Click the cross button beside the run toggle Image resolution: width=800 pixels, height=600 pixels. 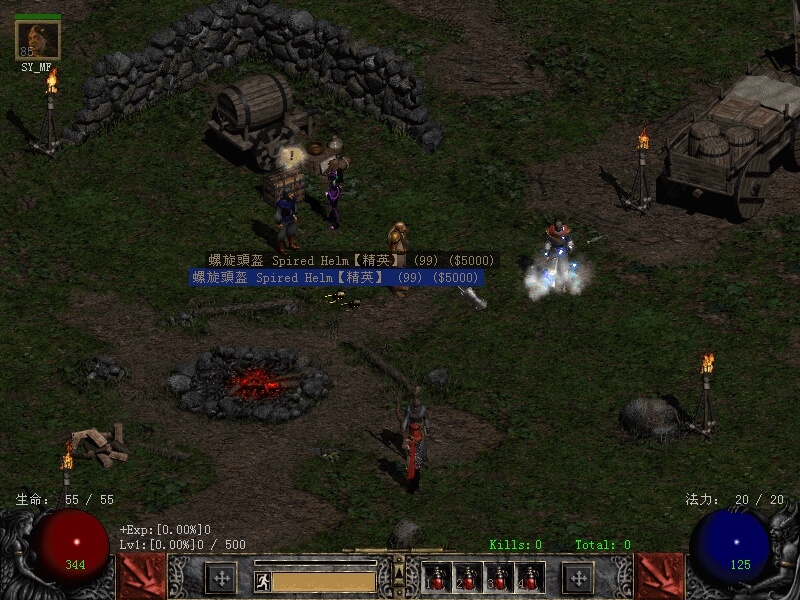220,578
